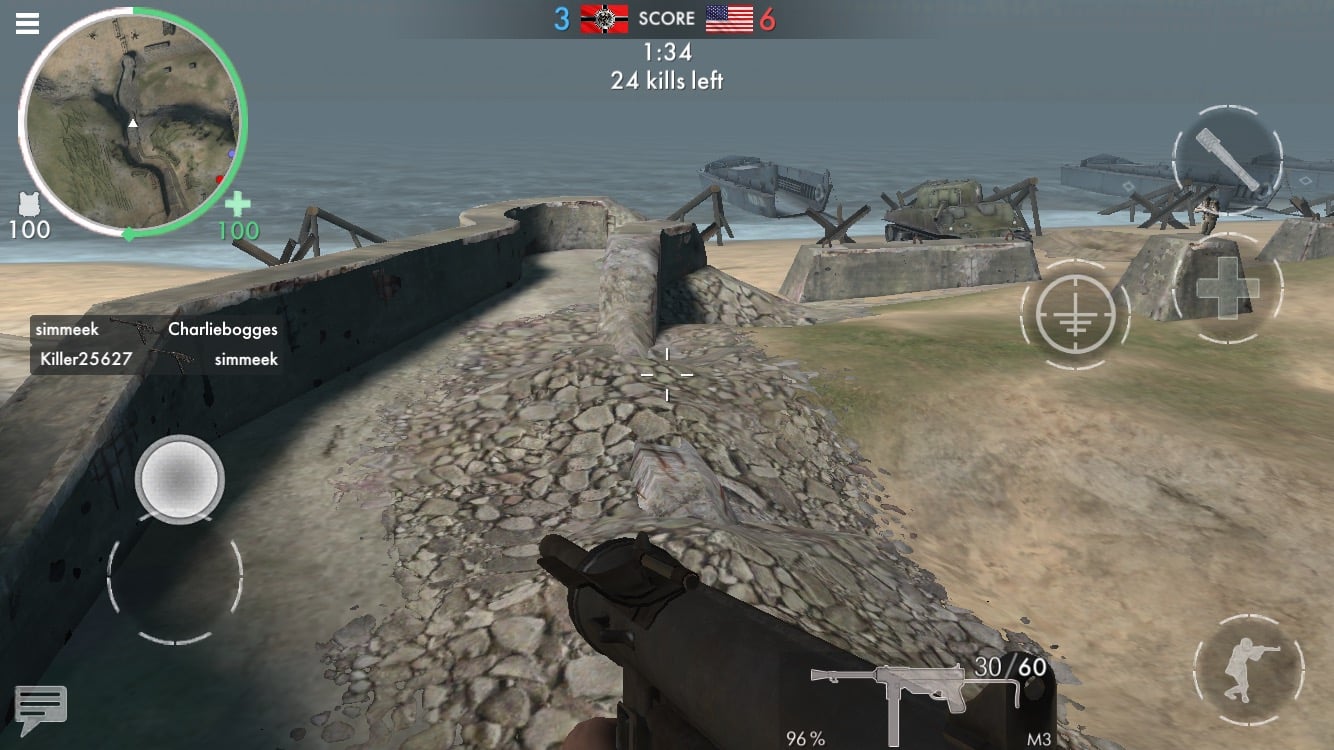Open the chat speech bubble
The height and width of the screenshot is (750, 1334).
[41, 707]
